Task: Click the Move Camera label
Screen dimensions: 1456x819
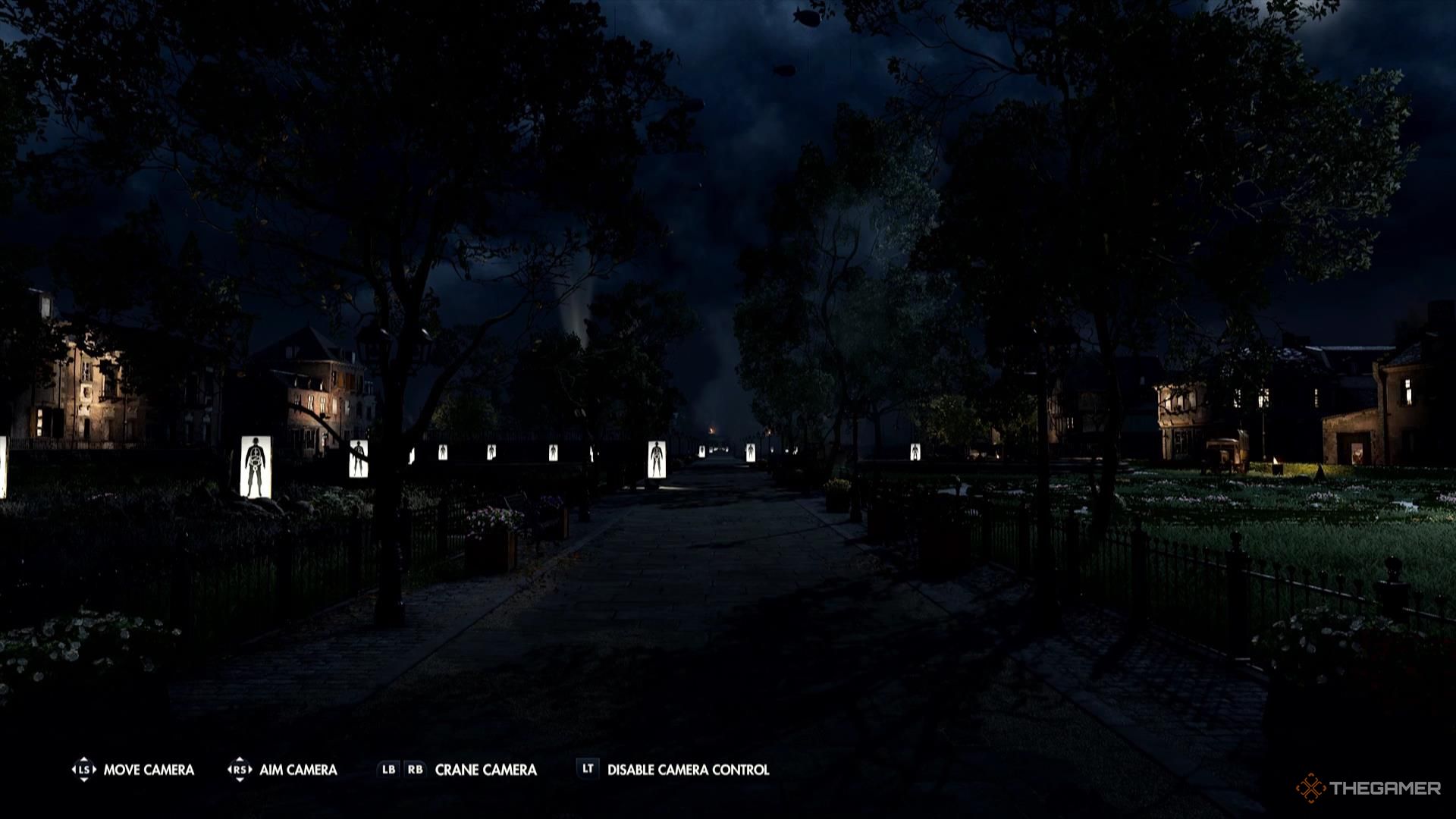Action: [x=149, y=769]
